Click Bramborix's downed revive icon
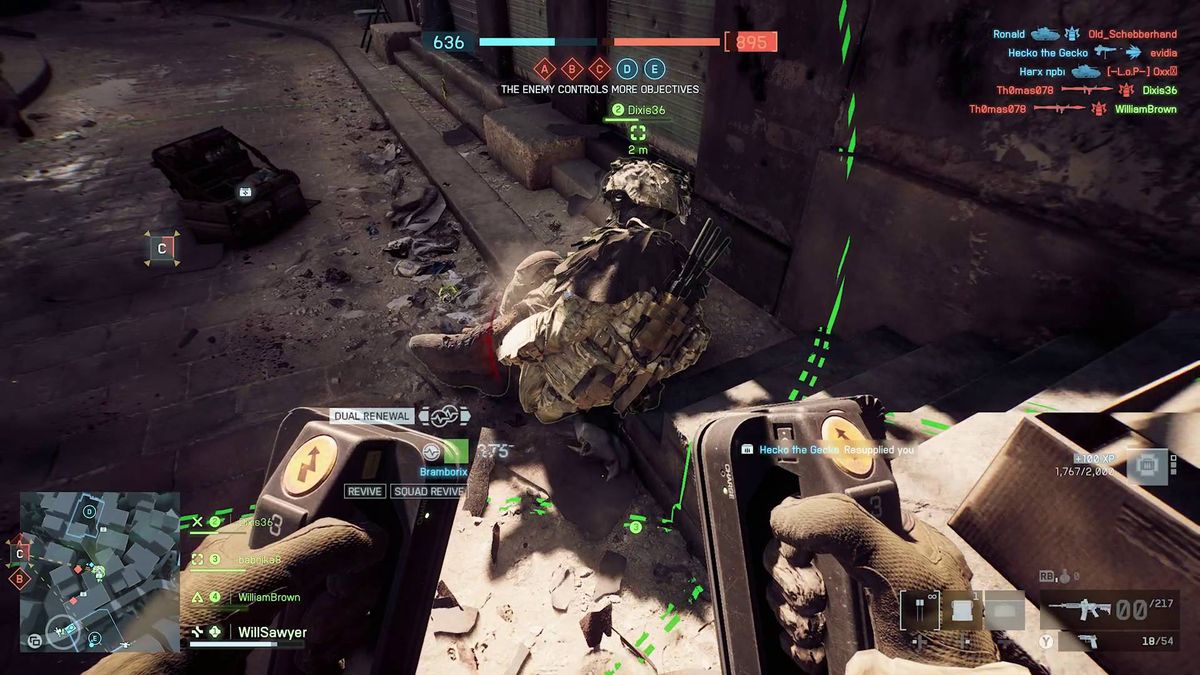 (433, 452)
